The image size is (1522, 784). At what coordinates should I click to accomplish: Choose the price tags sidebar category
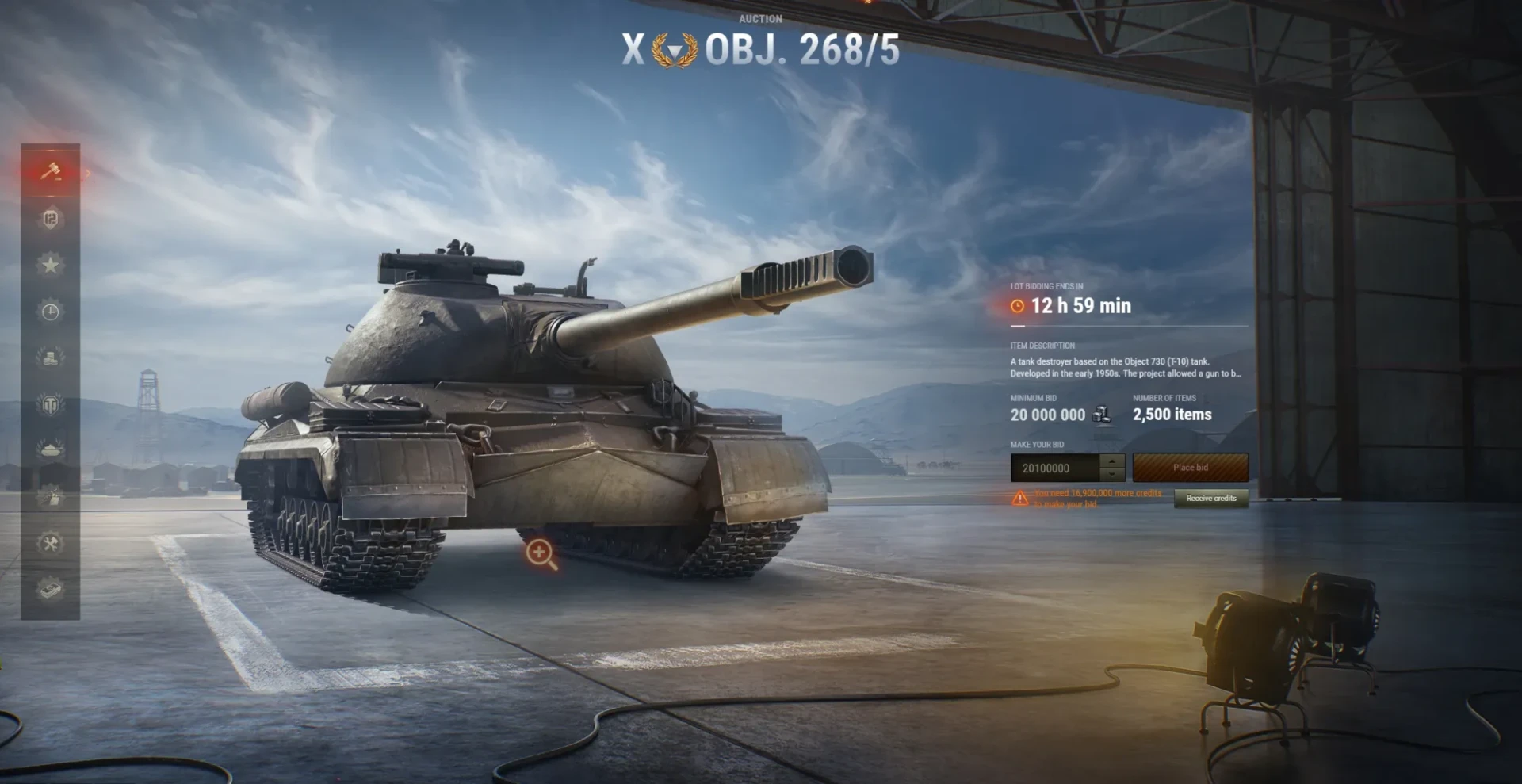(50, 497)
